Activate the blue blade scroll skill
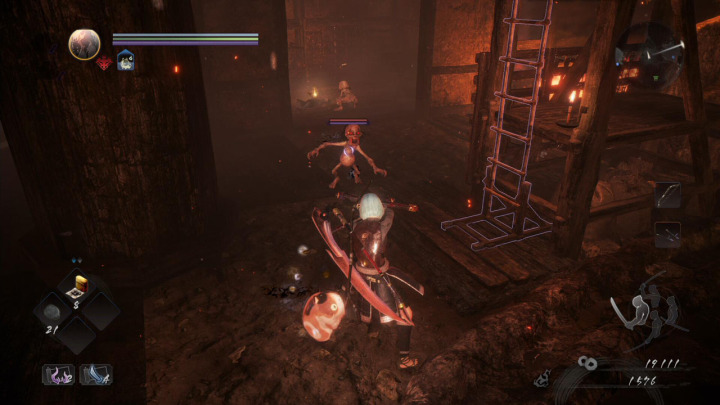 click(96, 374)
